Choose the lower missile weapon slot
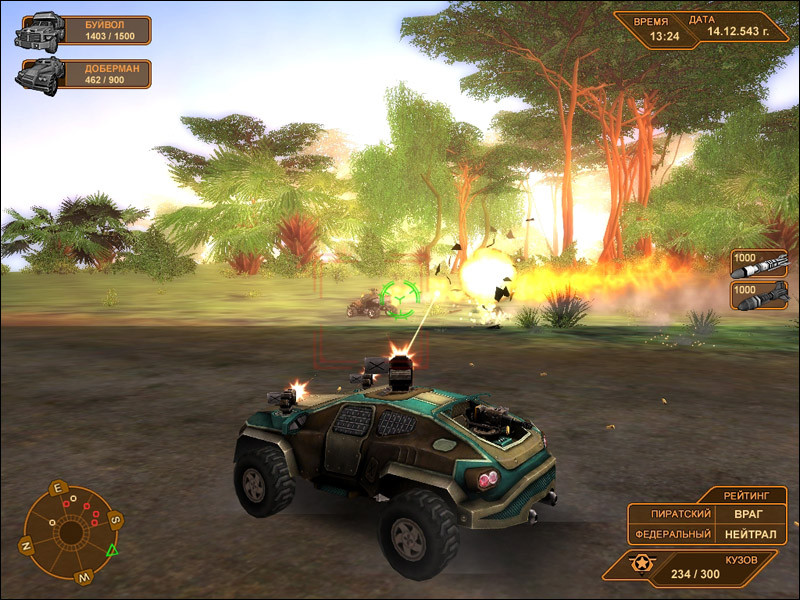 (758, 294)
